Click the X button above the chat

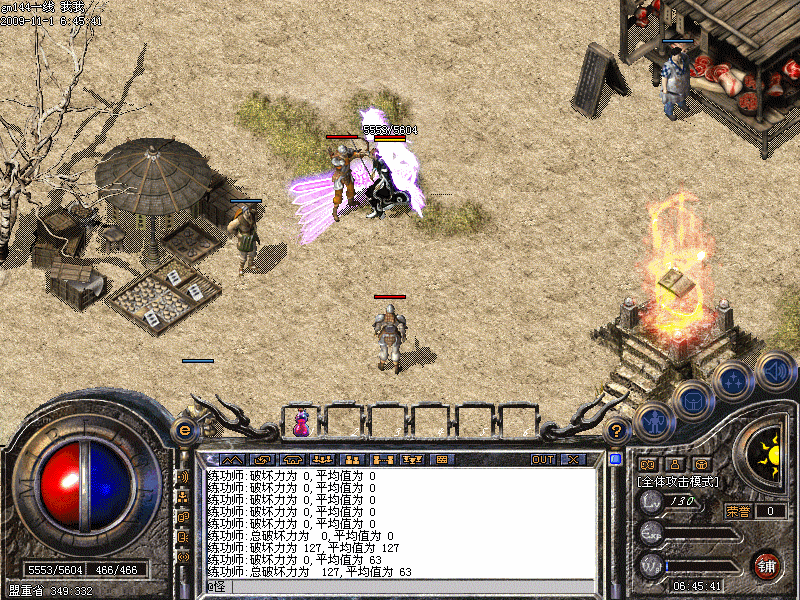coord(572,459)
